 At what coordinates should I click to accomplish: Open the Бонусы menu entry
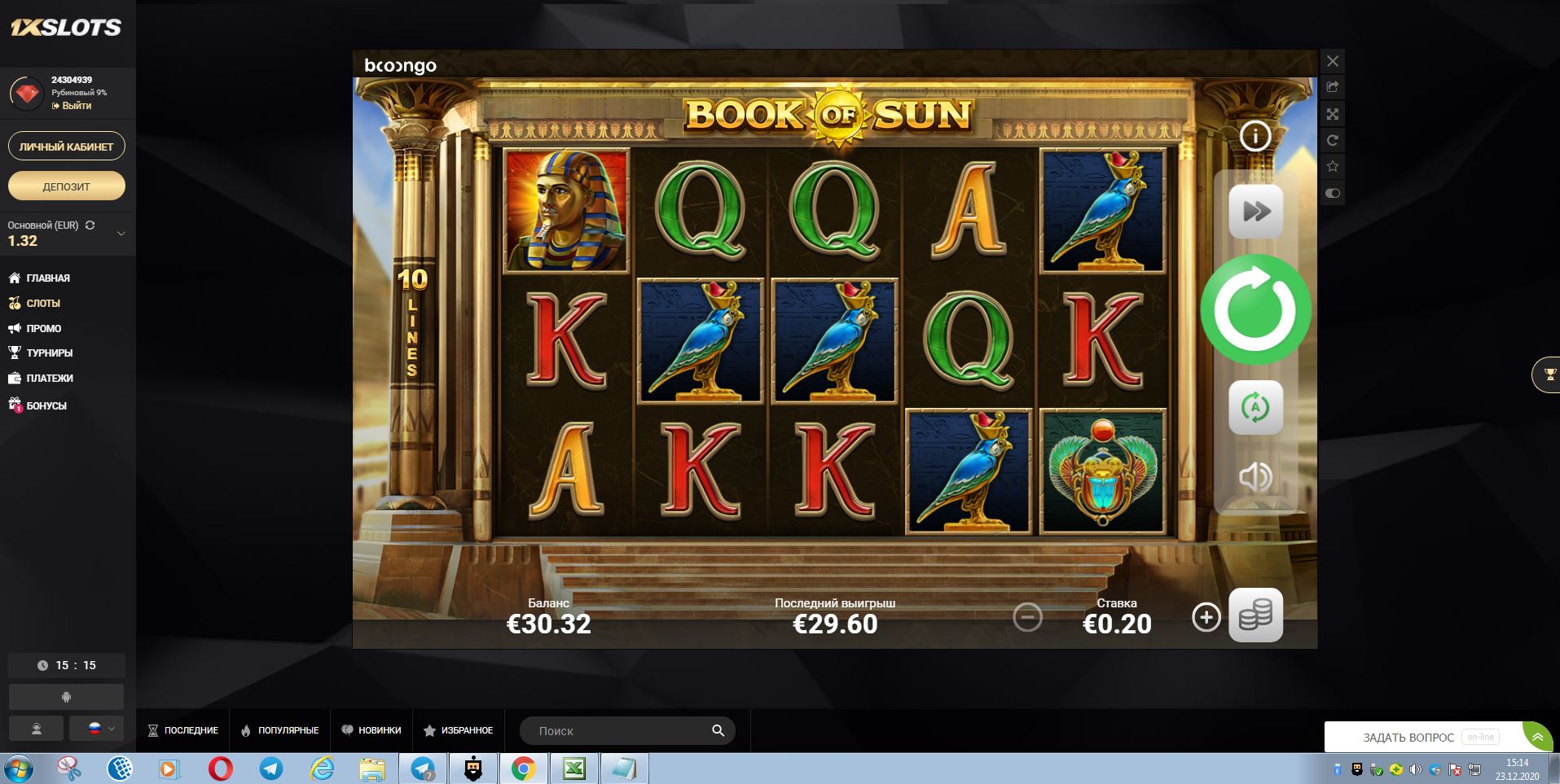pos(46,405)
